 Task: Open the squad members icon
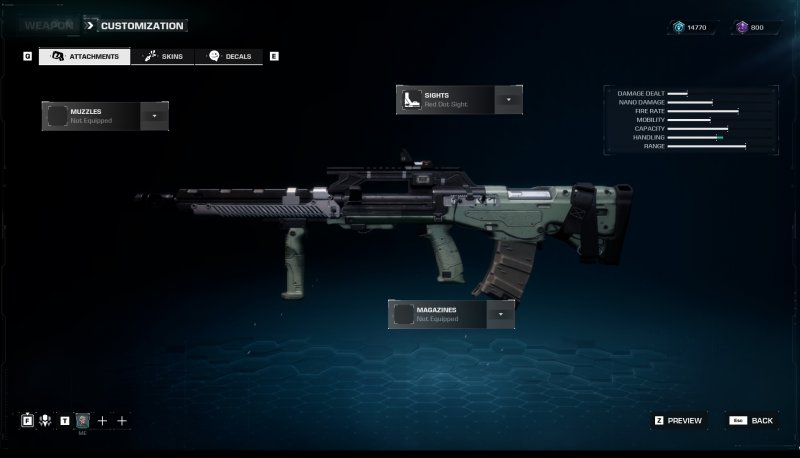[x=45, y=421]
